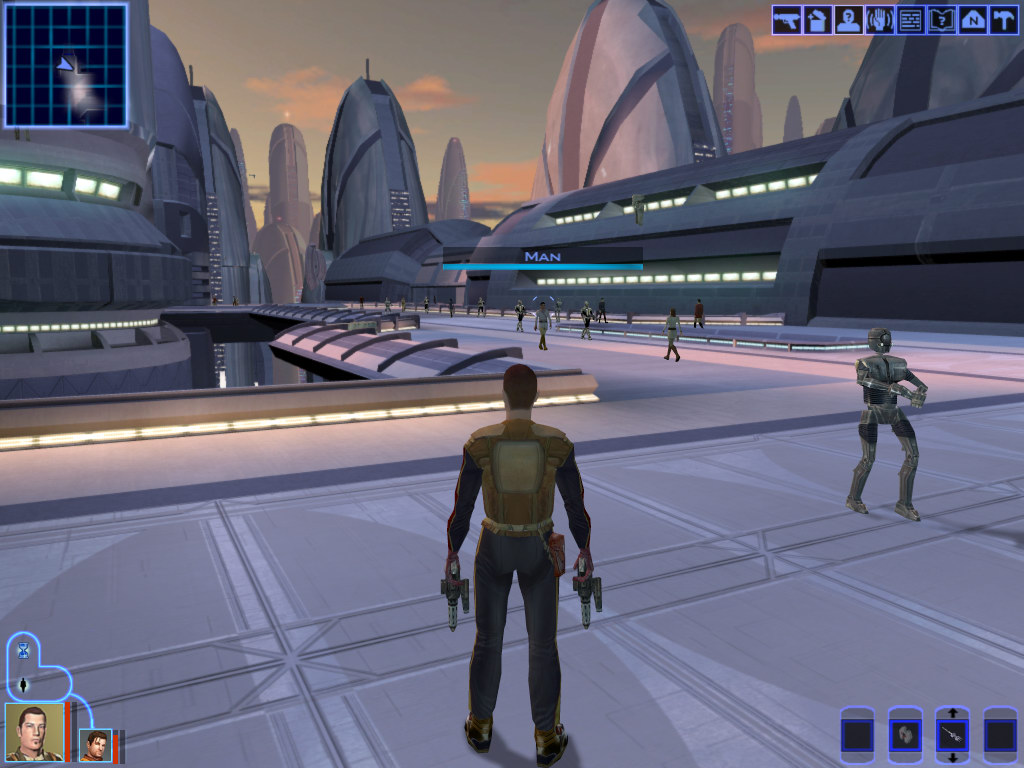Open the area Map icon

972,20
